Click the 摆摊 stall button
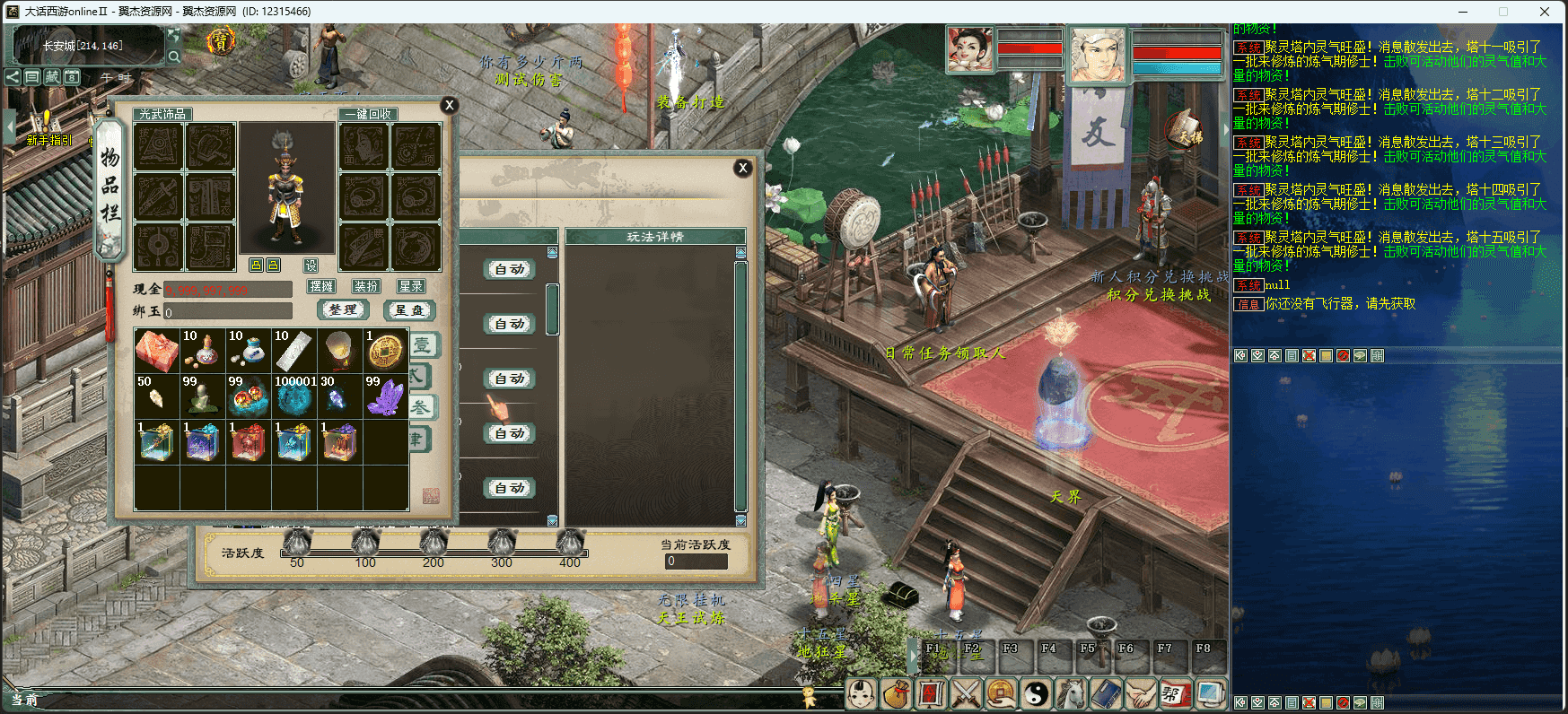 coord(320,286)
